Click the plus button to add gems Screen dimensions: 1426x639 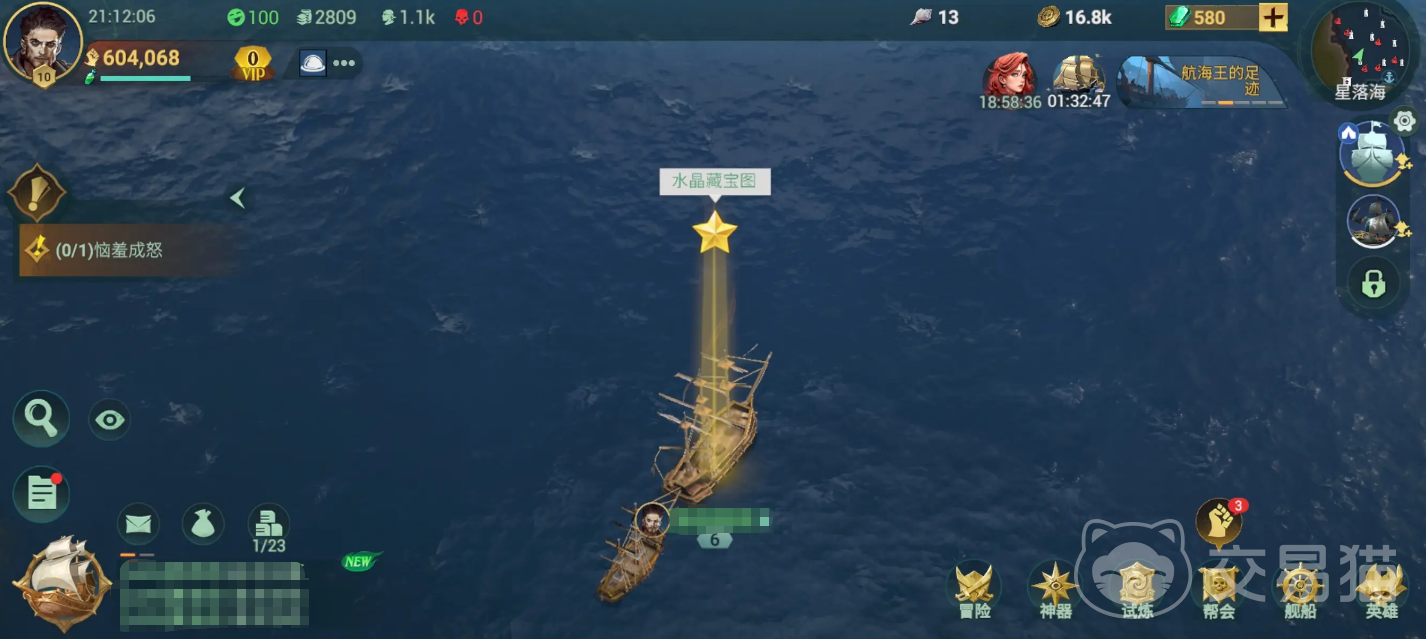(1272, 17)
